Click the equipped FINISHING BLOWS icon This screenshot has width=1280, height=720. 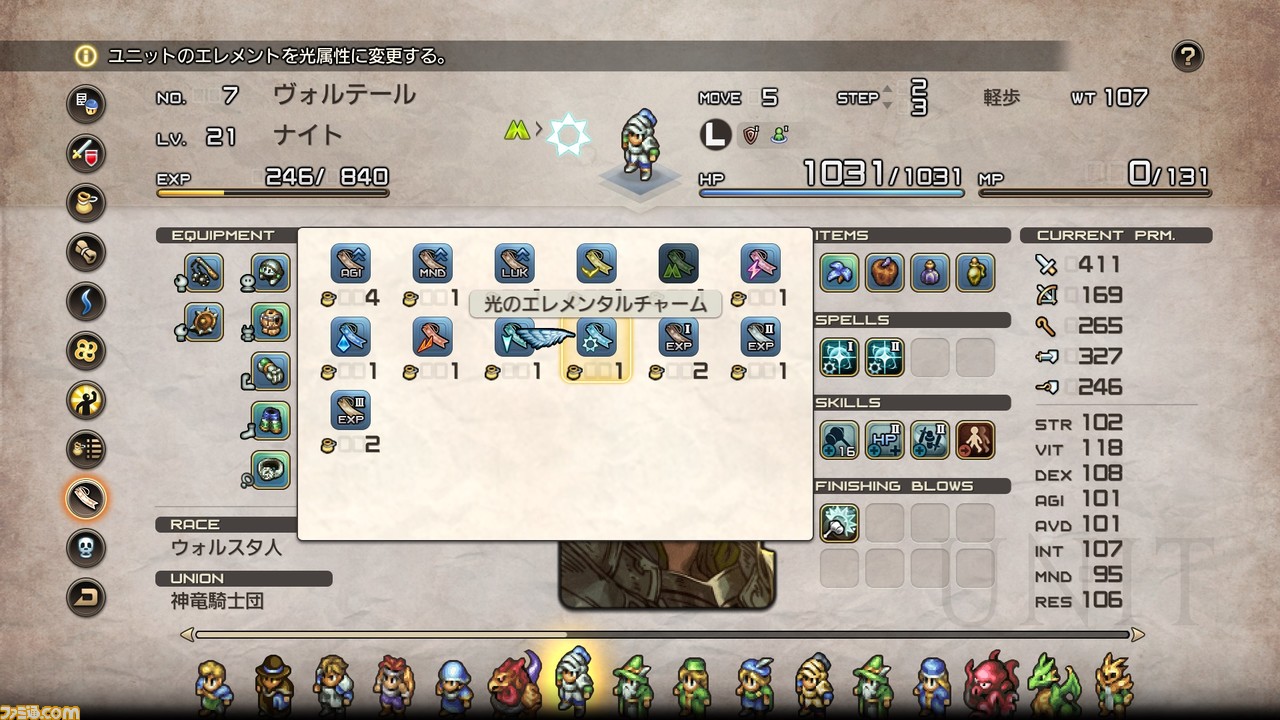(x=839, y=523)
